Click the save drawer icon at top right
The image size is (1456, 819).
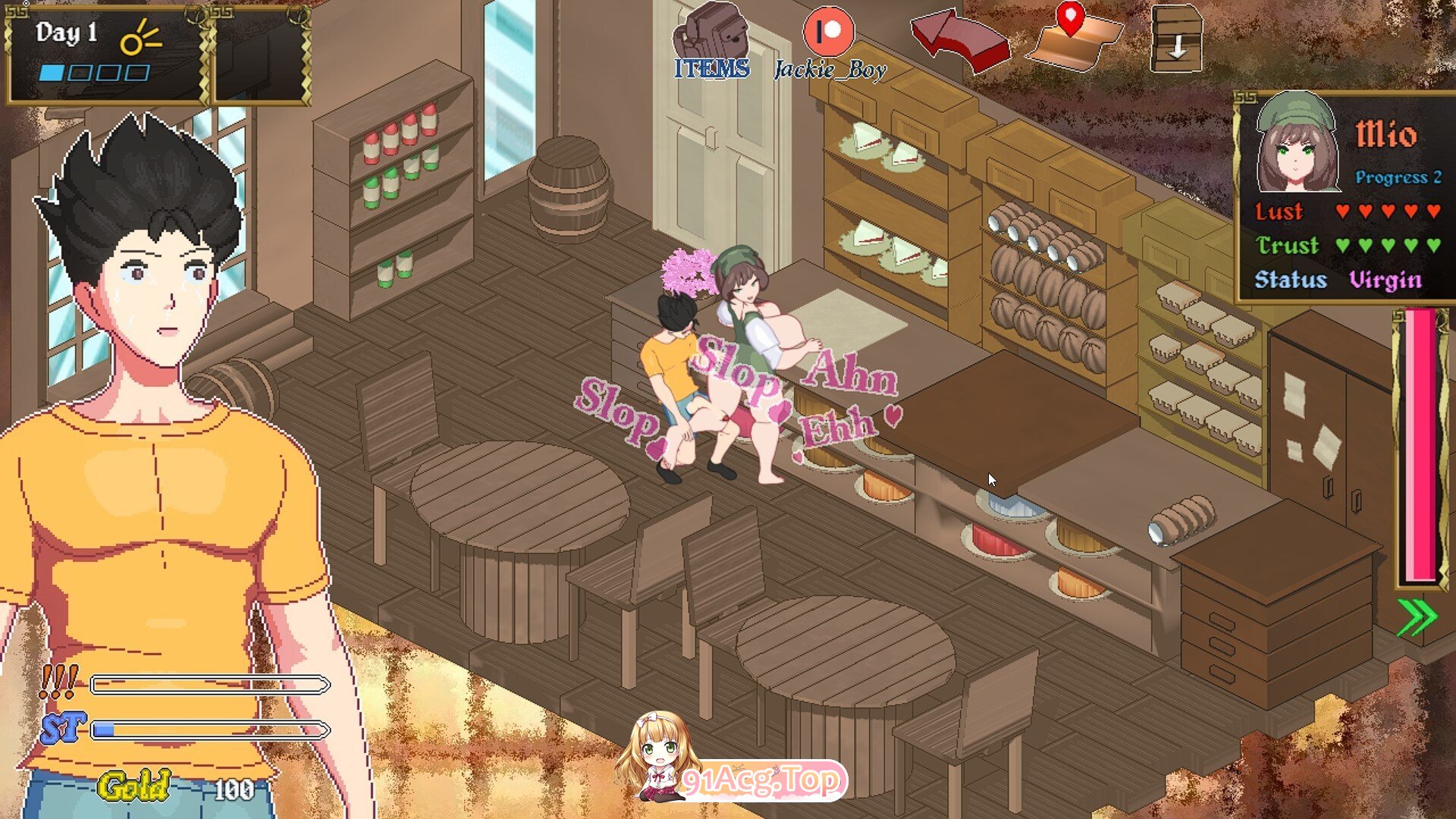(x=1175, y=36)
